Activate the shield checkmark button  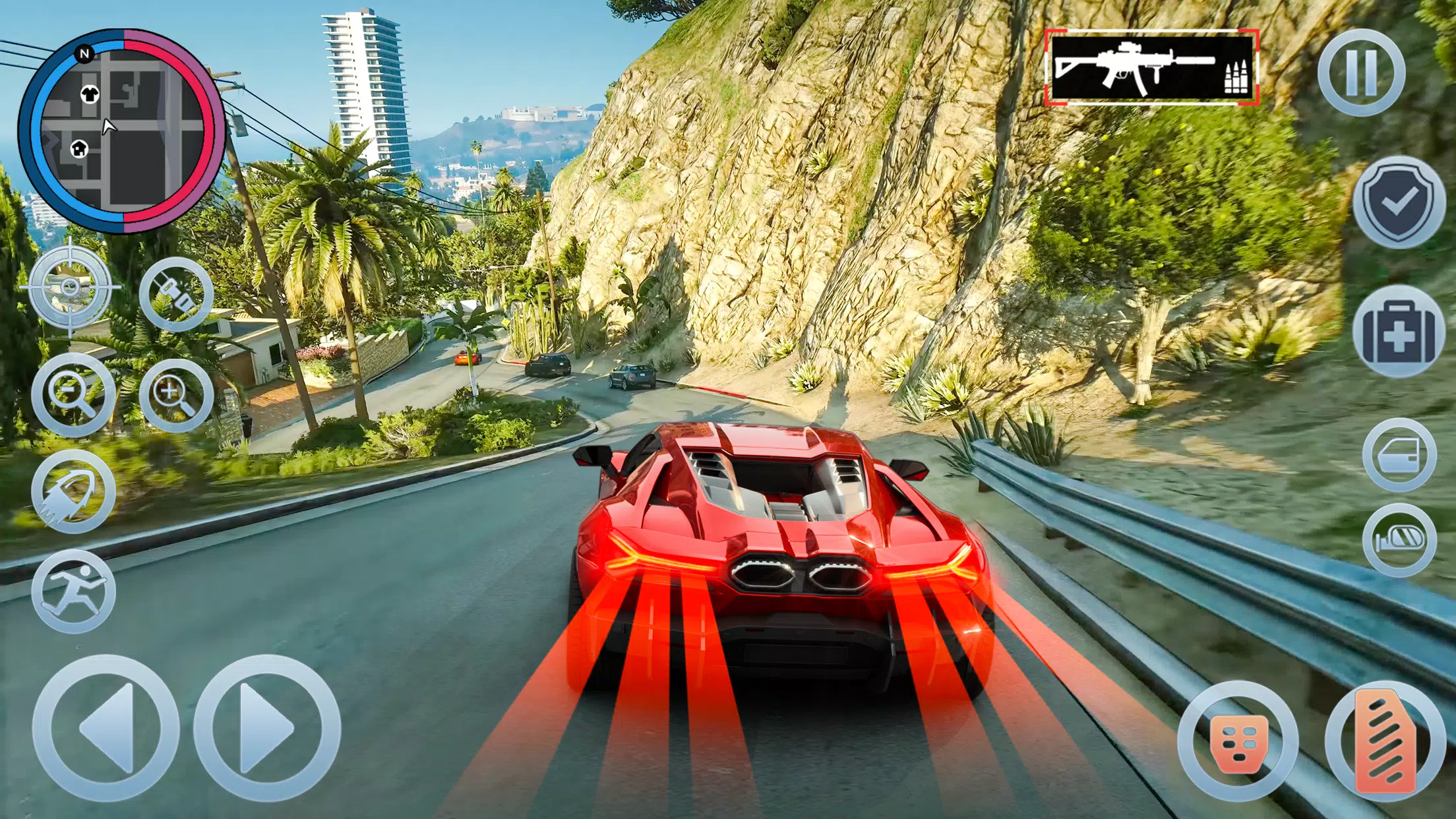[1399, 202]
